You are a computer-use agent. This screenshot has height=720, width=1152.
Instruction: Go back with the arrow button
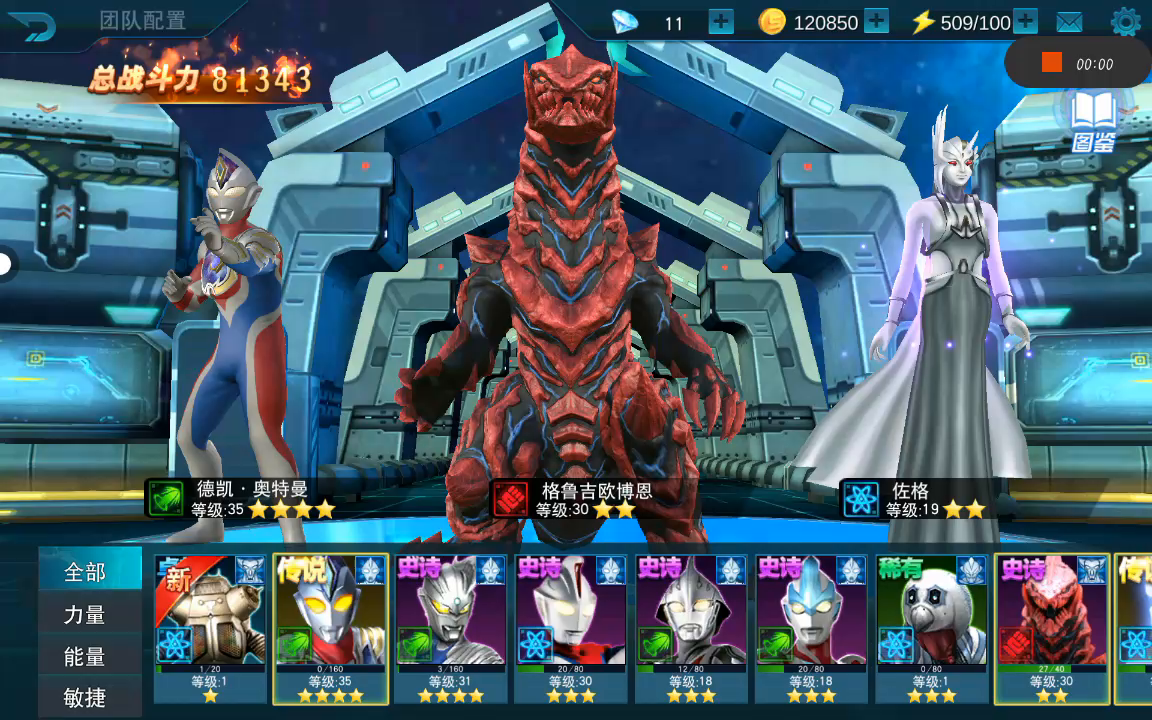click(x=31, y=25)
